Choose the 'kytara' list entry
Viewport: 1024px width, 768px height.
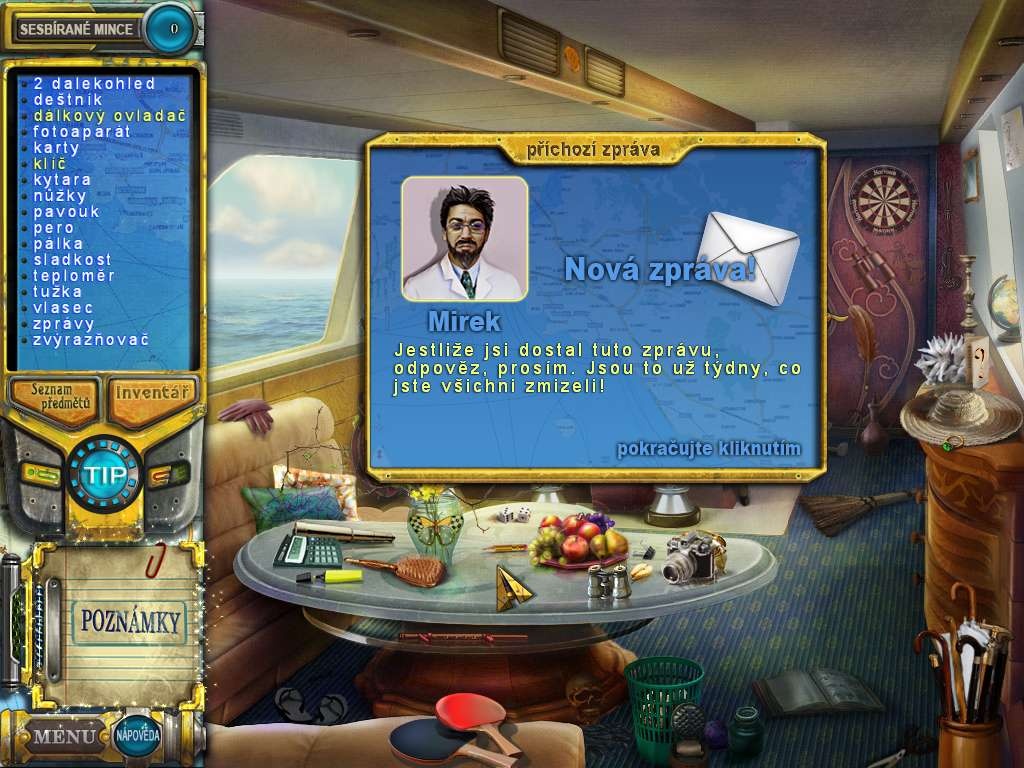(x=63, y=180)
